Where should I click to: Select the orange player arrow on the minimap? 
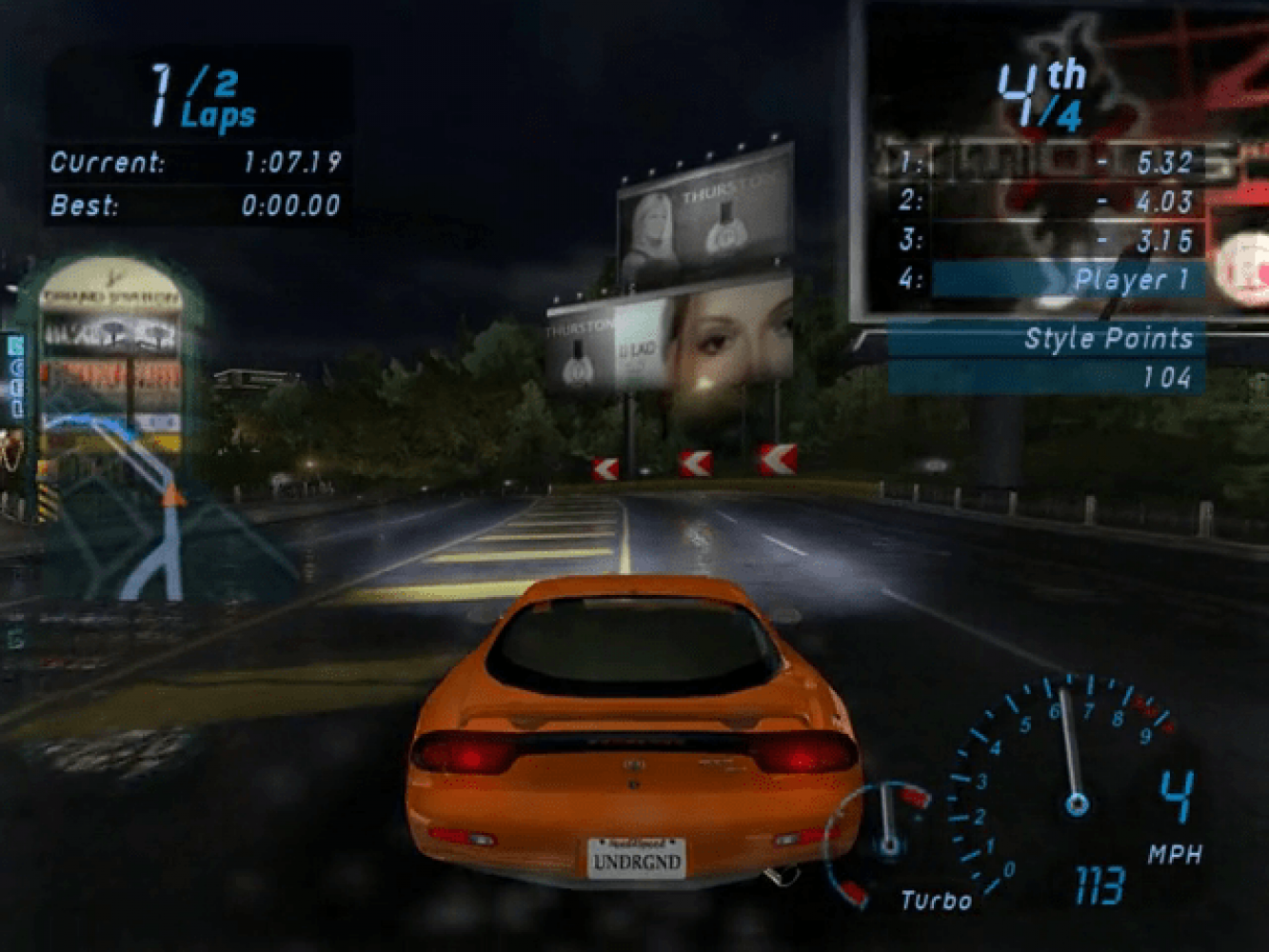pos(172,495)
